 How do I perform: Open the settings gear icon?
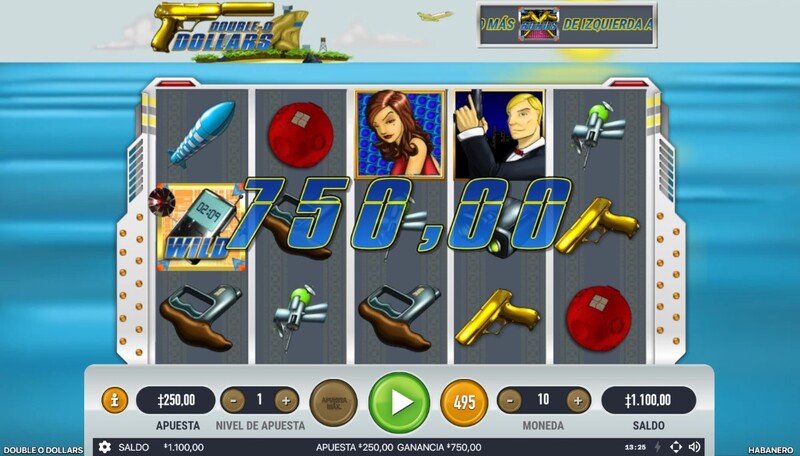[x=105, y=447]
